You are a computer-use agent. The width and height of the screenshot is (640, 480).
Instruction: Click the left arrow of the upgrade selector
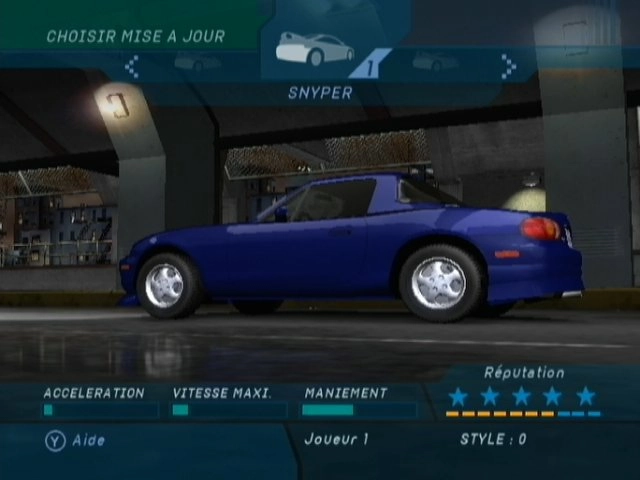[x=131, y=66]
